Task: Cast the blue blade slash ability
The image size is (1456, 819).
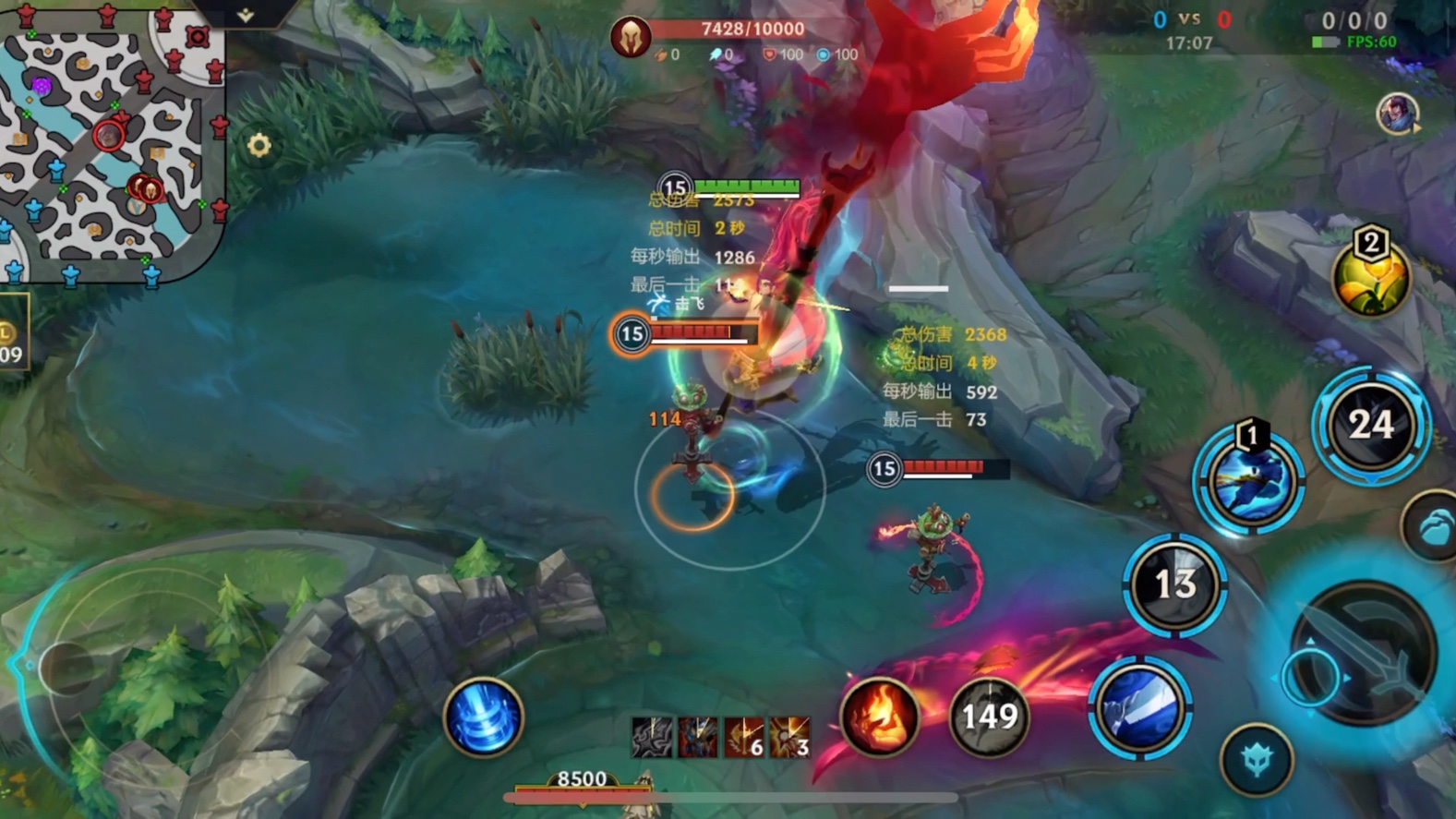Action: click(1140, 707)
